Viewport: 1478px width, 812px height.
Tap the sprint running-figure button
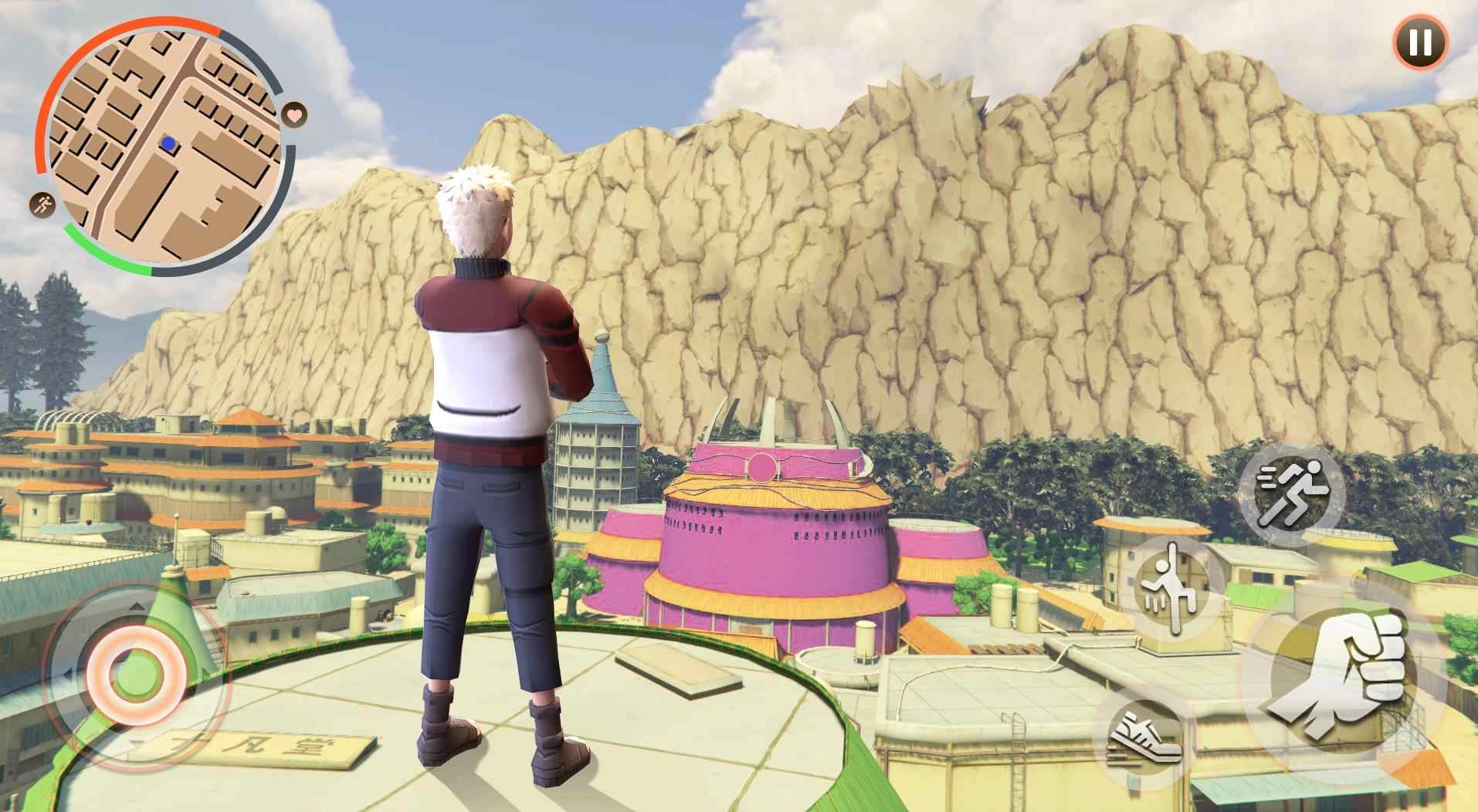click(x=1291, y=495)
